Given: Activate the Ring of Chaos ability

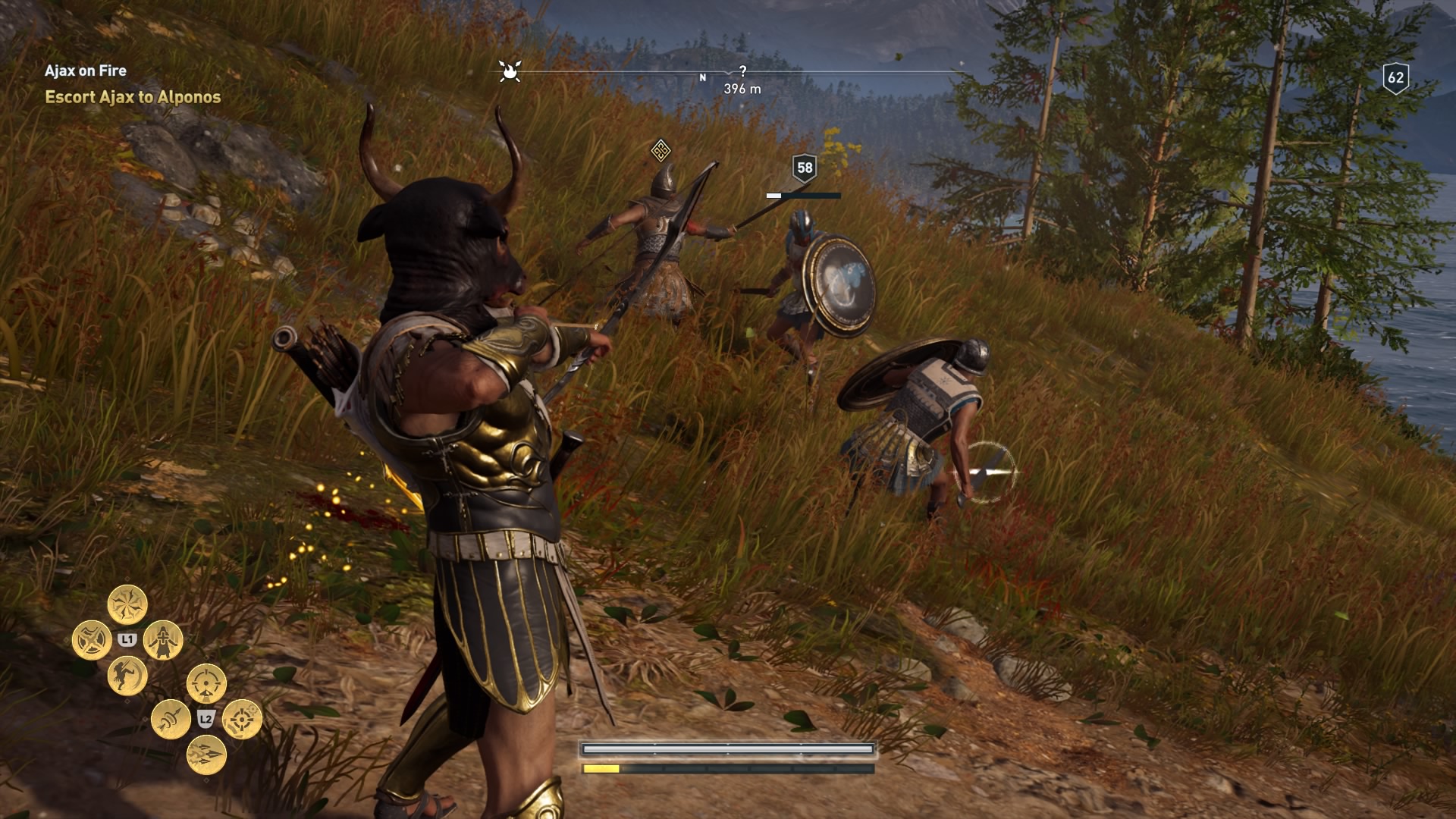Looking at the screenshot, I should [127, 604].
